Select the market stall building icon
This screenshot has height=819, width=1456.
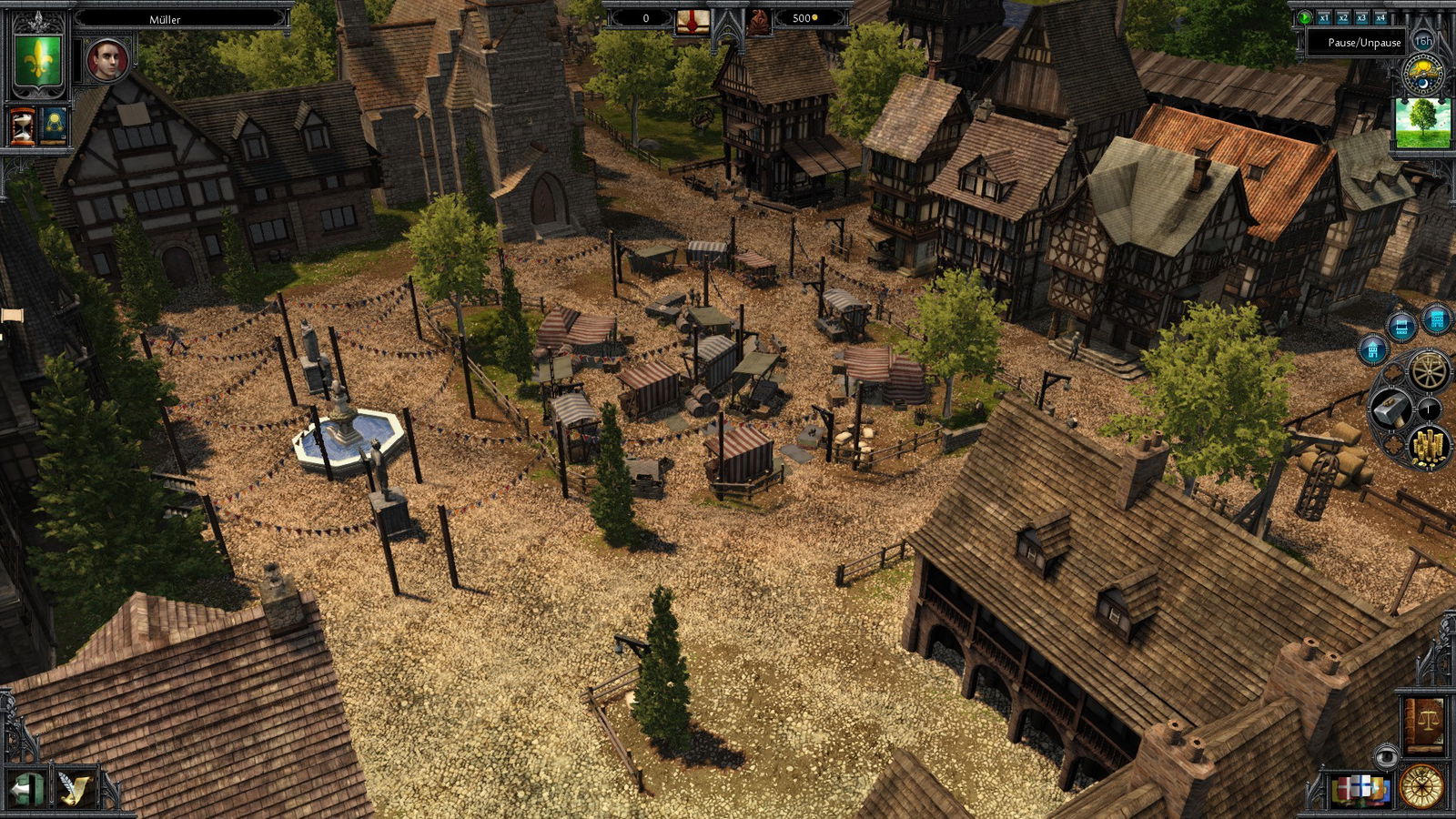pos(1401,326)
